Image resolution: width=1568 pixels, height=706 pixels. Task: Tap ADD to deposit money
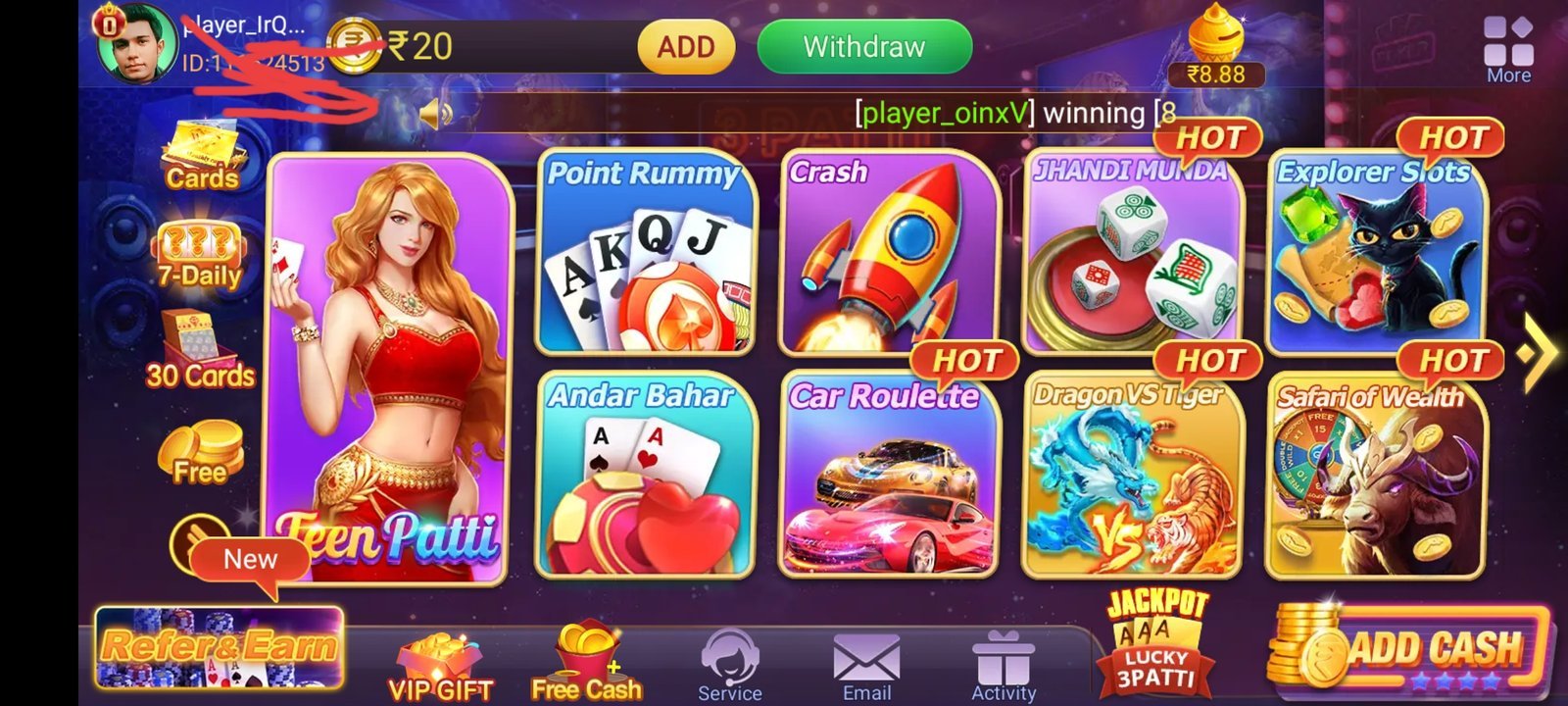[x=684, y=46]
